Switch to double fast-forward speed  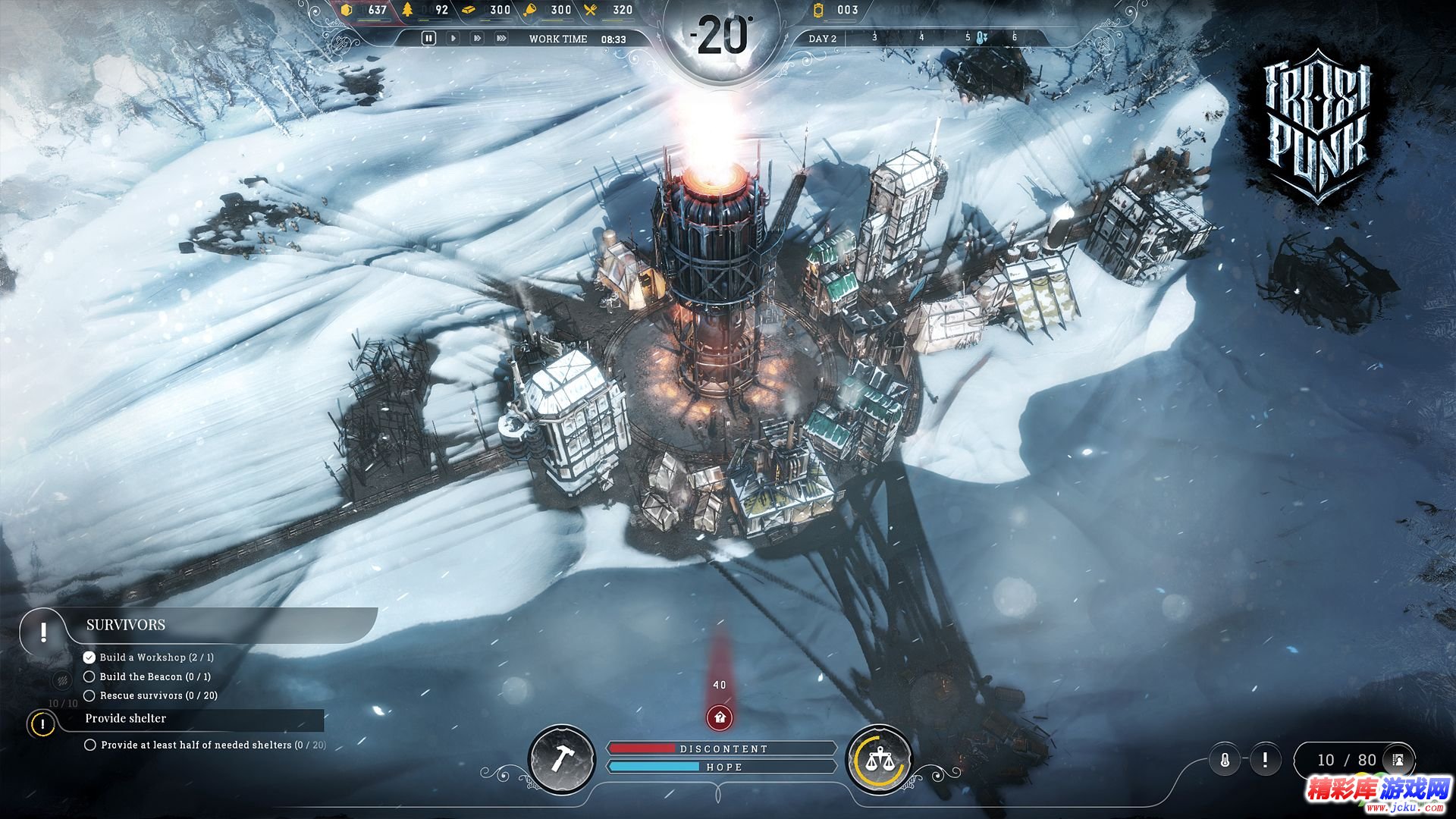click(x=477, y=38)
